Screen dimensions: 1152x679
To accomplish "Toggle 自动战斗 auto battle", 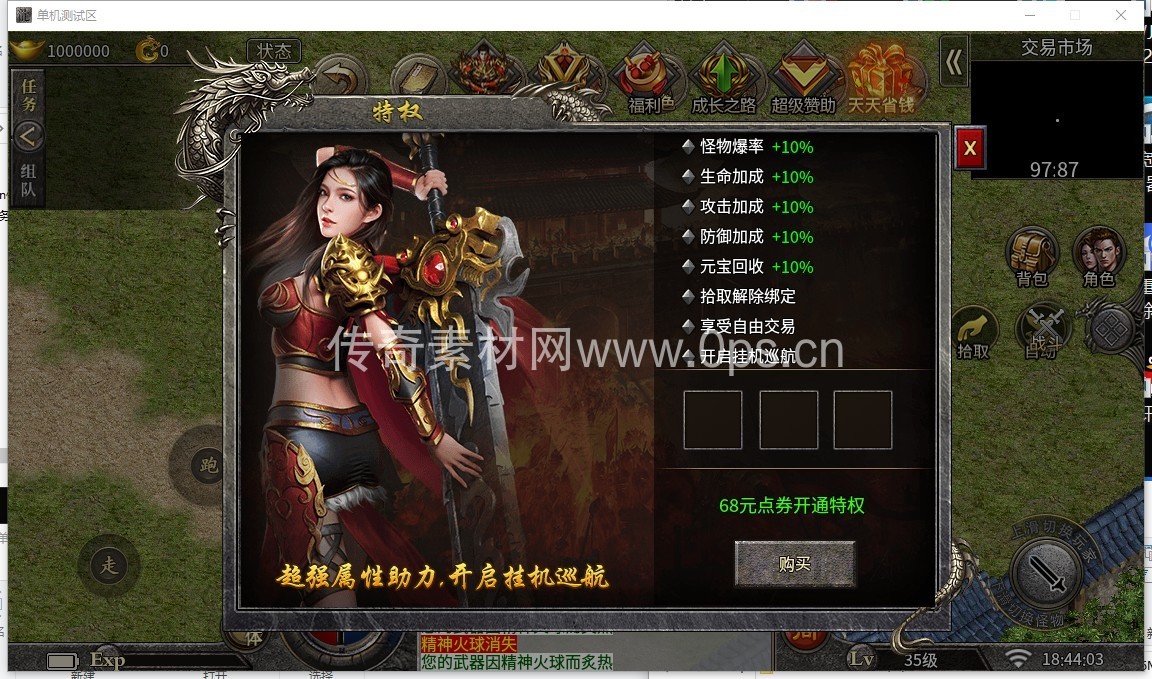I will pyautogui.click(x=1042, y=329).
